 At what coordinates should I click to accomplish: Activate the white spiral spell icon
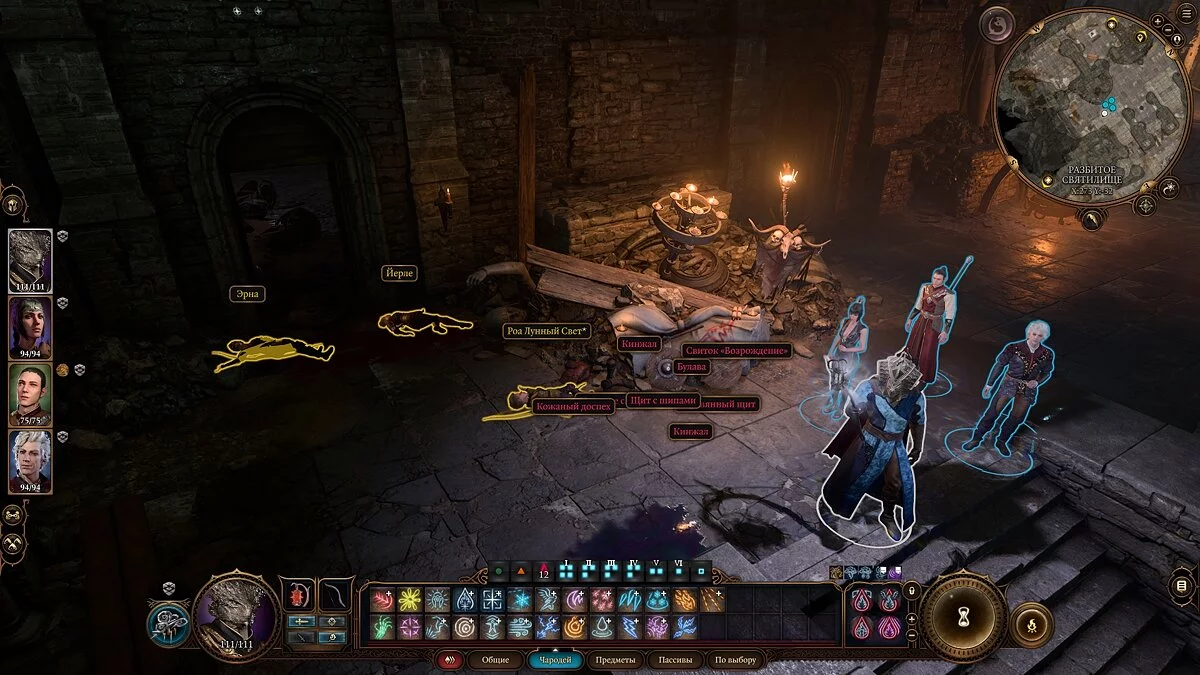[x=463, y=627]
